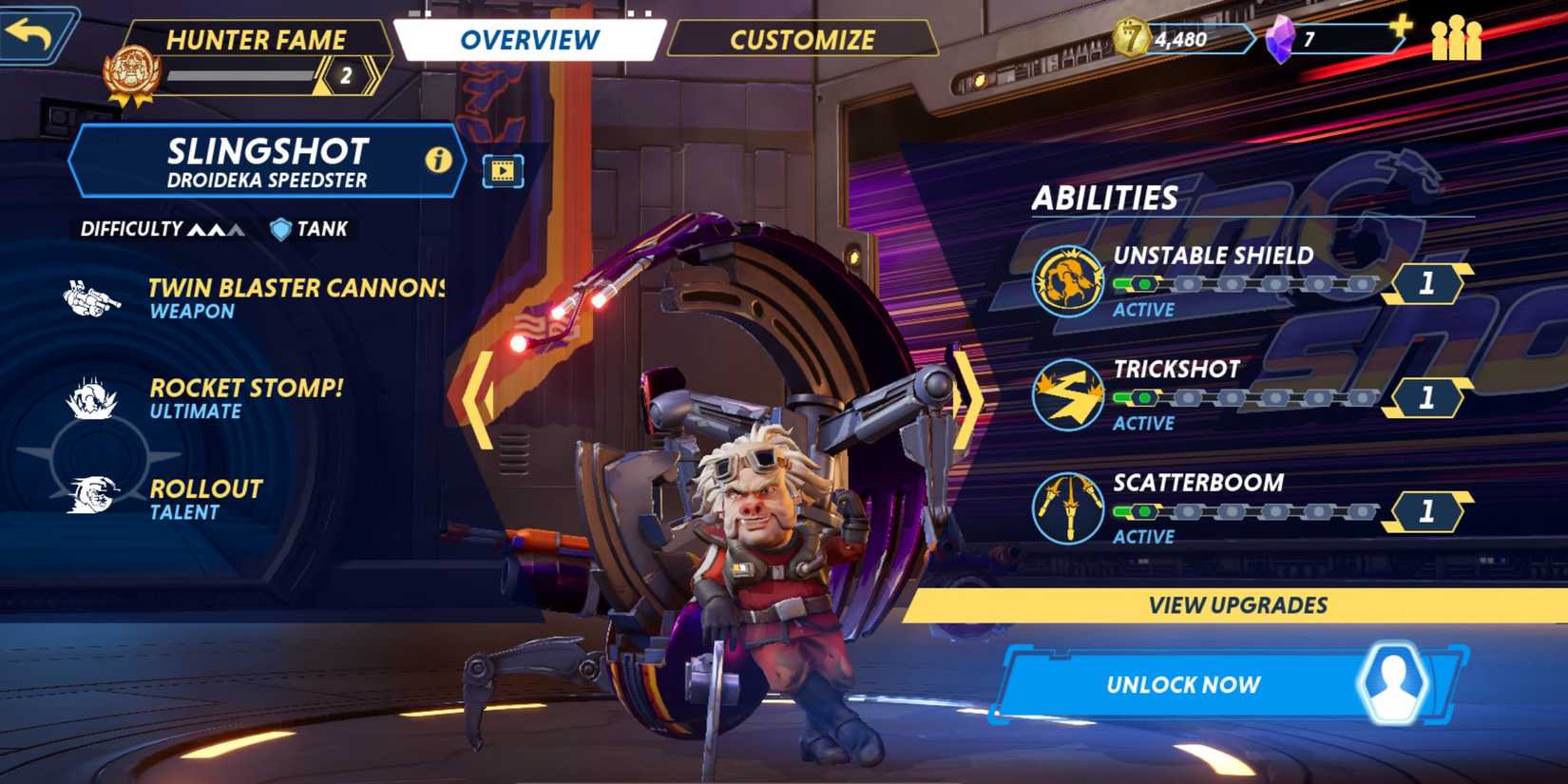Show Slingshot info via the yellow i icon
This screenshot has width=1568, height=784.
(x=438, y=160)
